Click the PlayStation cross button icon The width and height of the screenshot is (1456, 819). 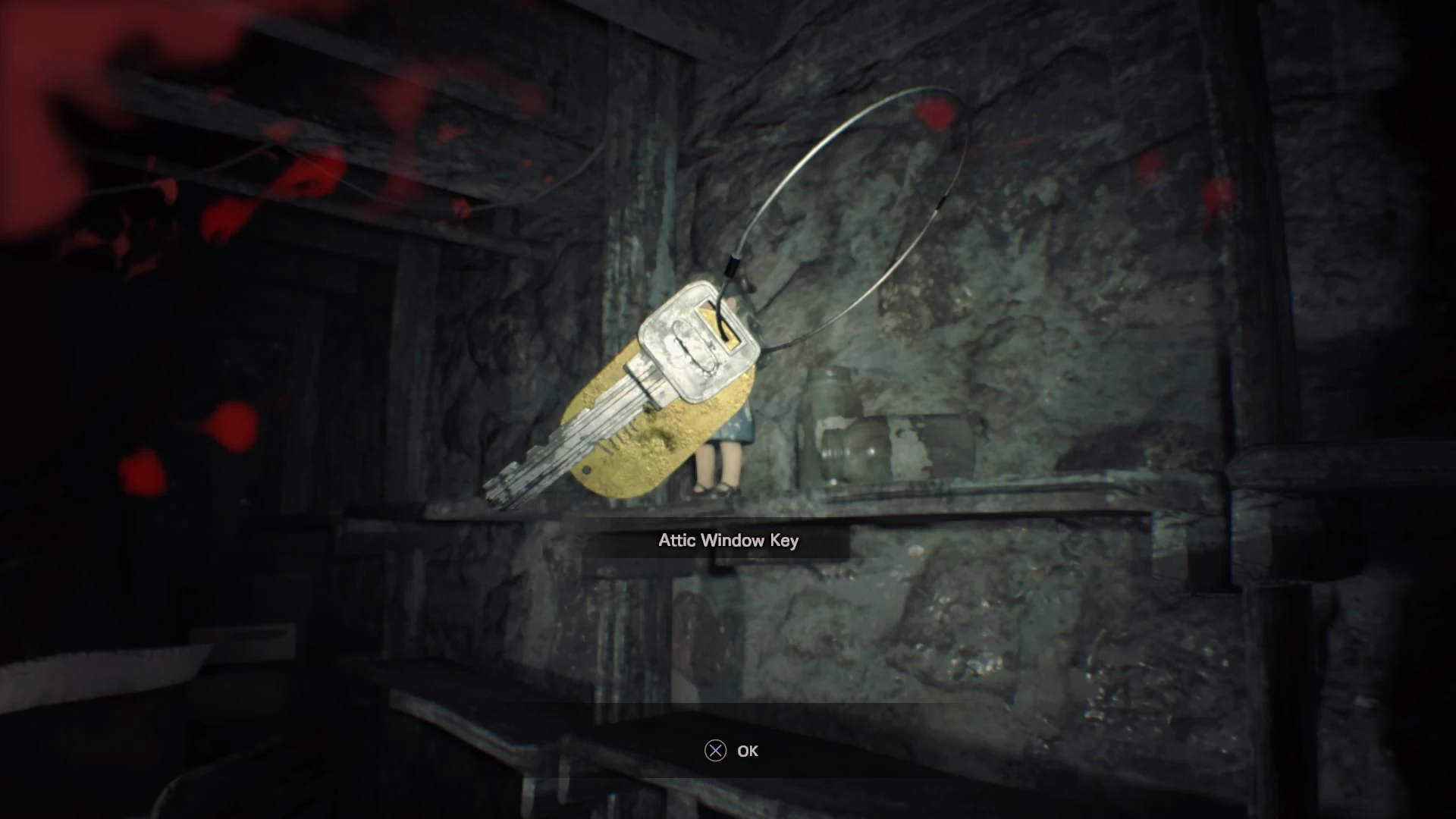[714, 752]
